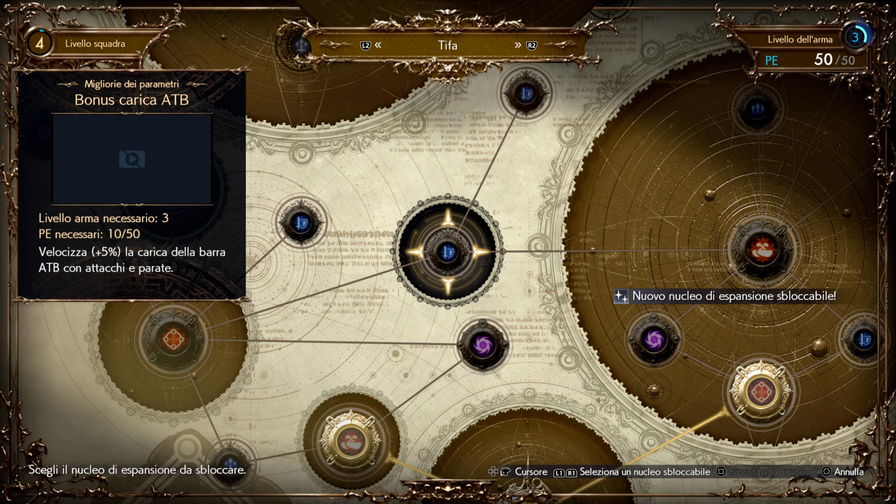Select the highlighted Bonus carica ATB core
This screenshot has width=896, height=504.
click(x=445, y=250)
